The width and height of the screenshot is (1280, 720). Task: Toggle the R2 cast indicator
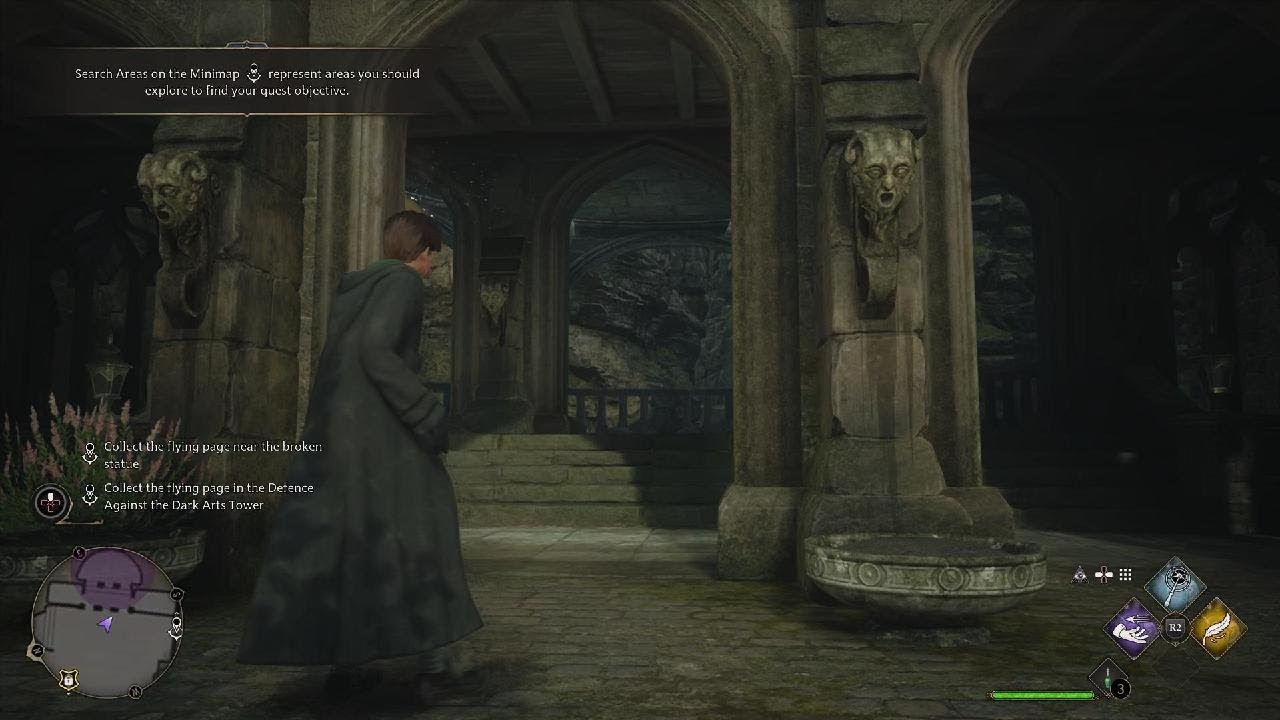pos(1175,626)
